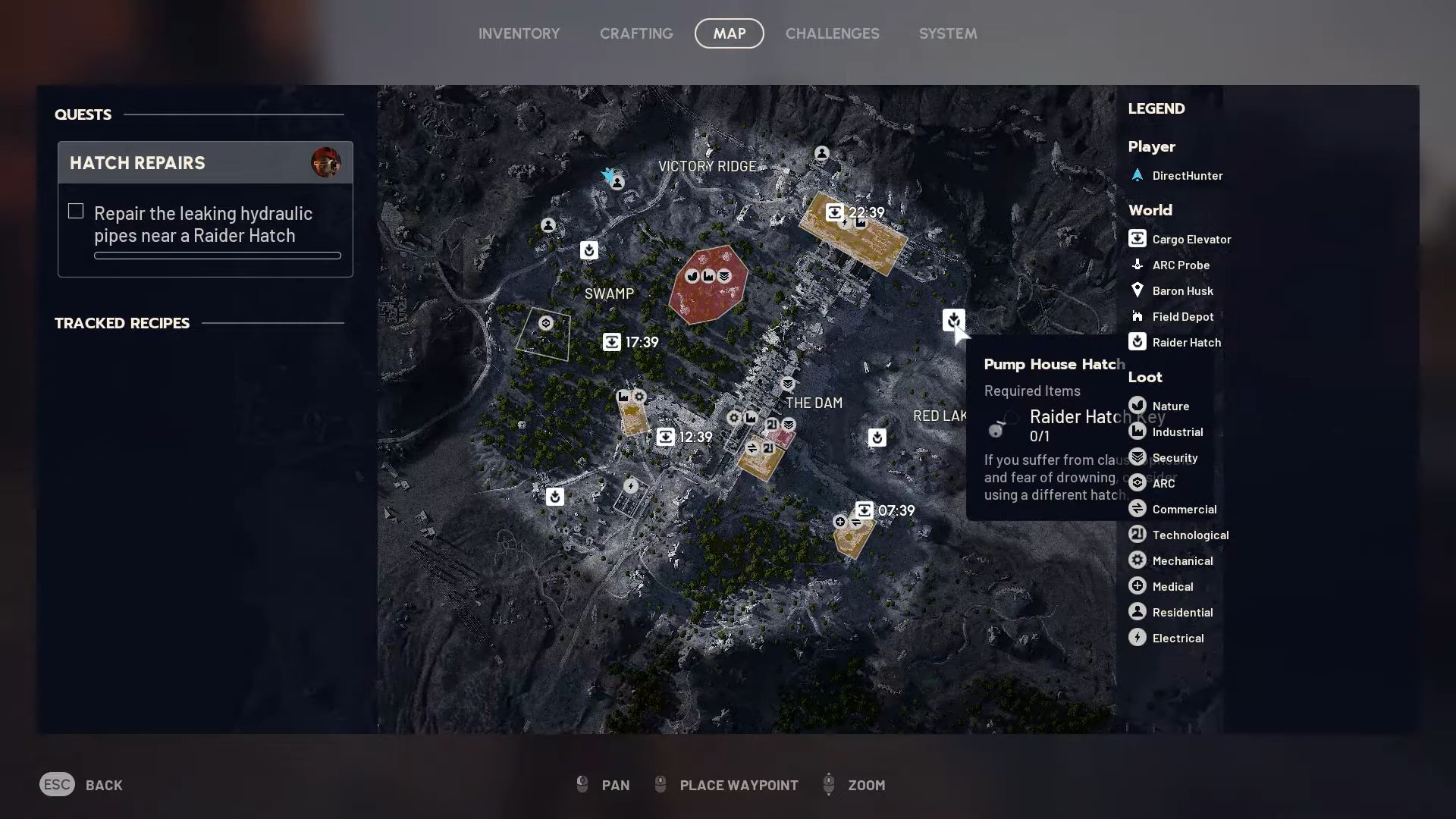Screen dimensions: 1456x819
Task: Expand the Legend panel header
Action: point(1156,108)
